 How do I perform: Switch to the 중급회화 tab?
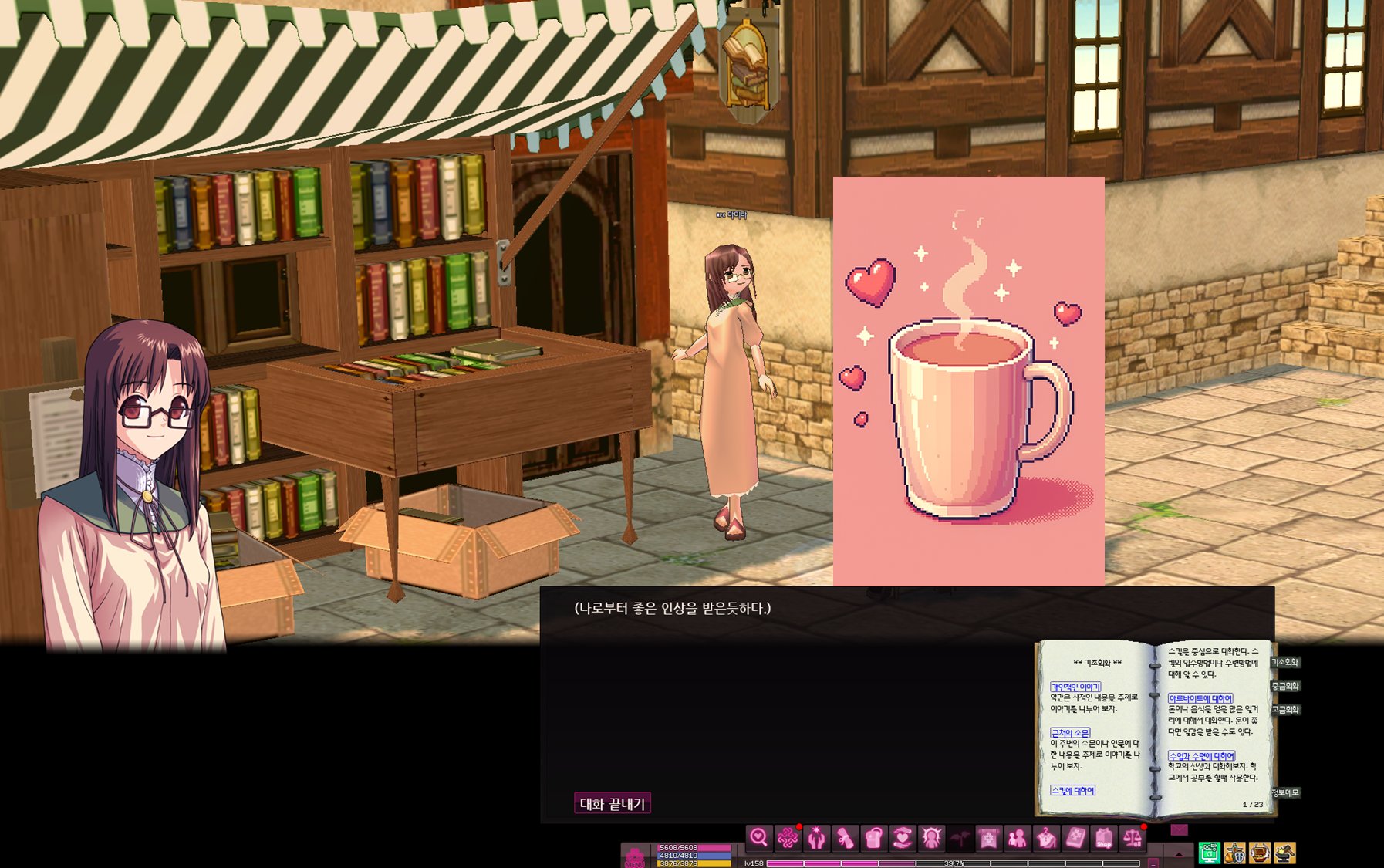(1285, 686)
